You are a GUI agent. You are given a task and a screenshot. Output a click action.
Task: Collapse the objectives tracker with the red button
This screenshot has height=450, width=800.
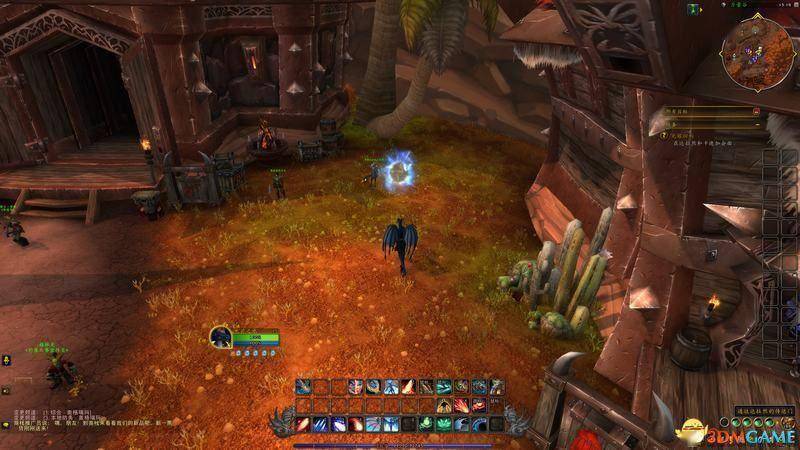coord(755,111)
